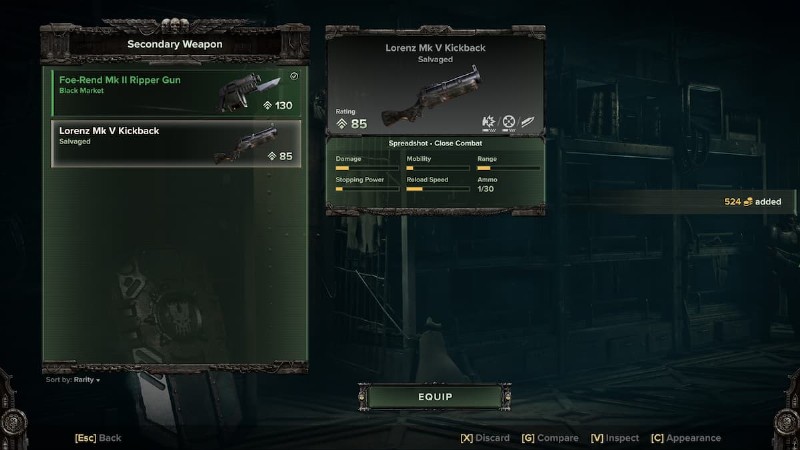Inspect the Lorenz Mk V Kickback
Screen dimensions: 800x450
coord(614,438)
